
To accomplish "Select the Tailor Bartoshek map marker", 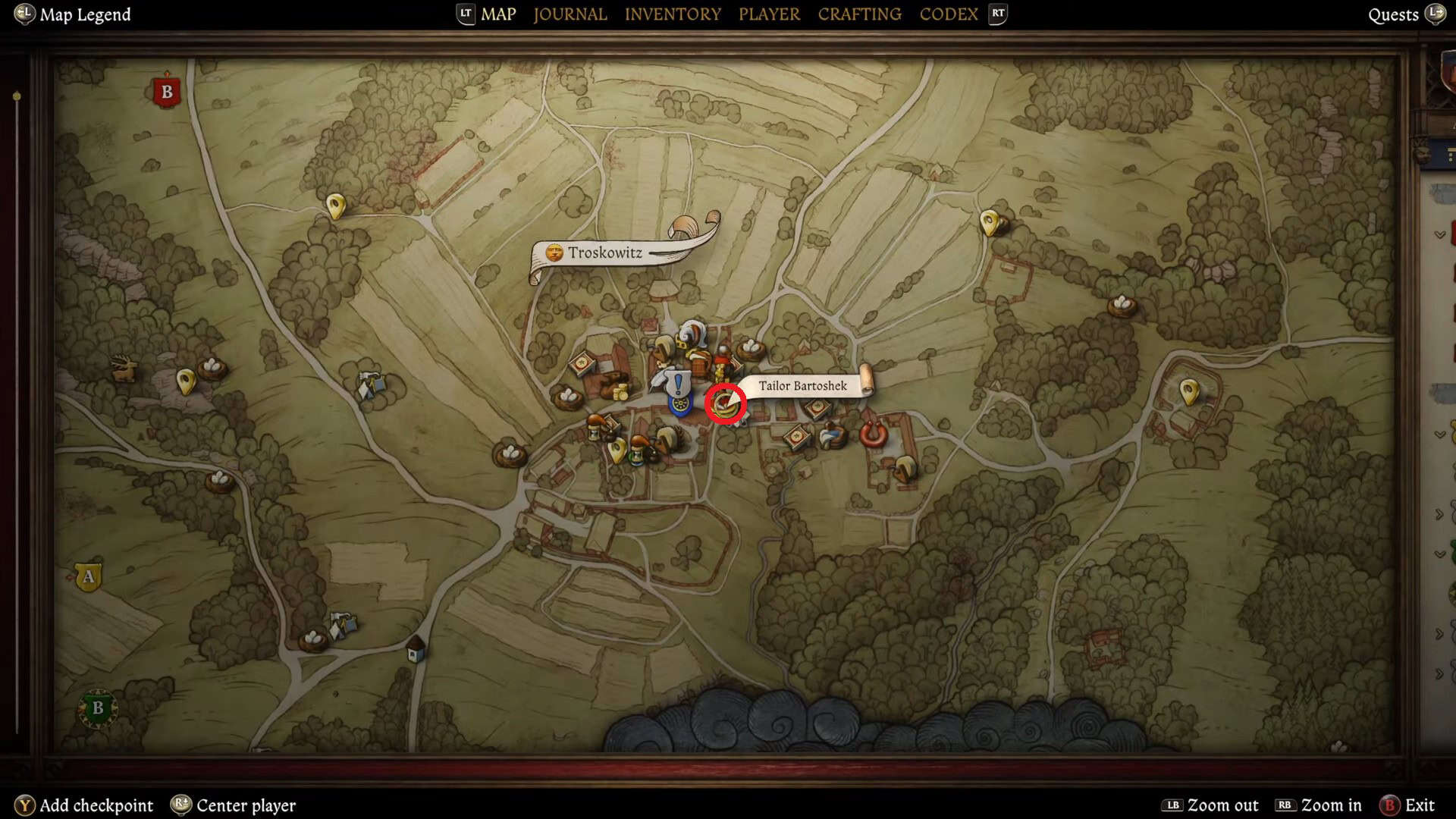I will pyautogui.click(x=725, y=403).
